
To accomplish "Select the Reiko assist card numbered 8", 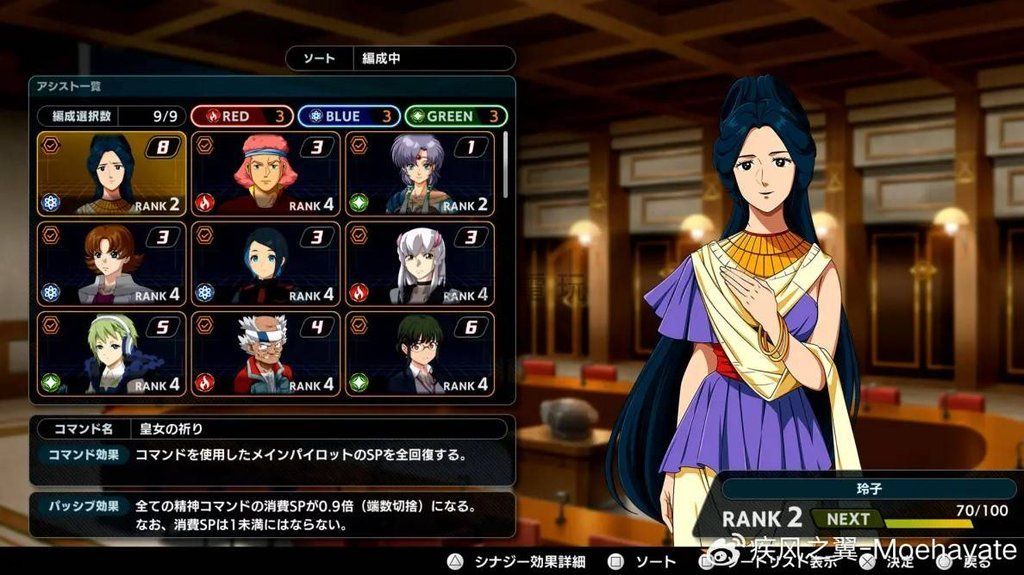I will tap(111, 173).
